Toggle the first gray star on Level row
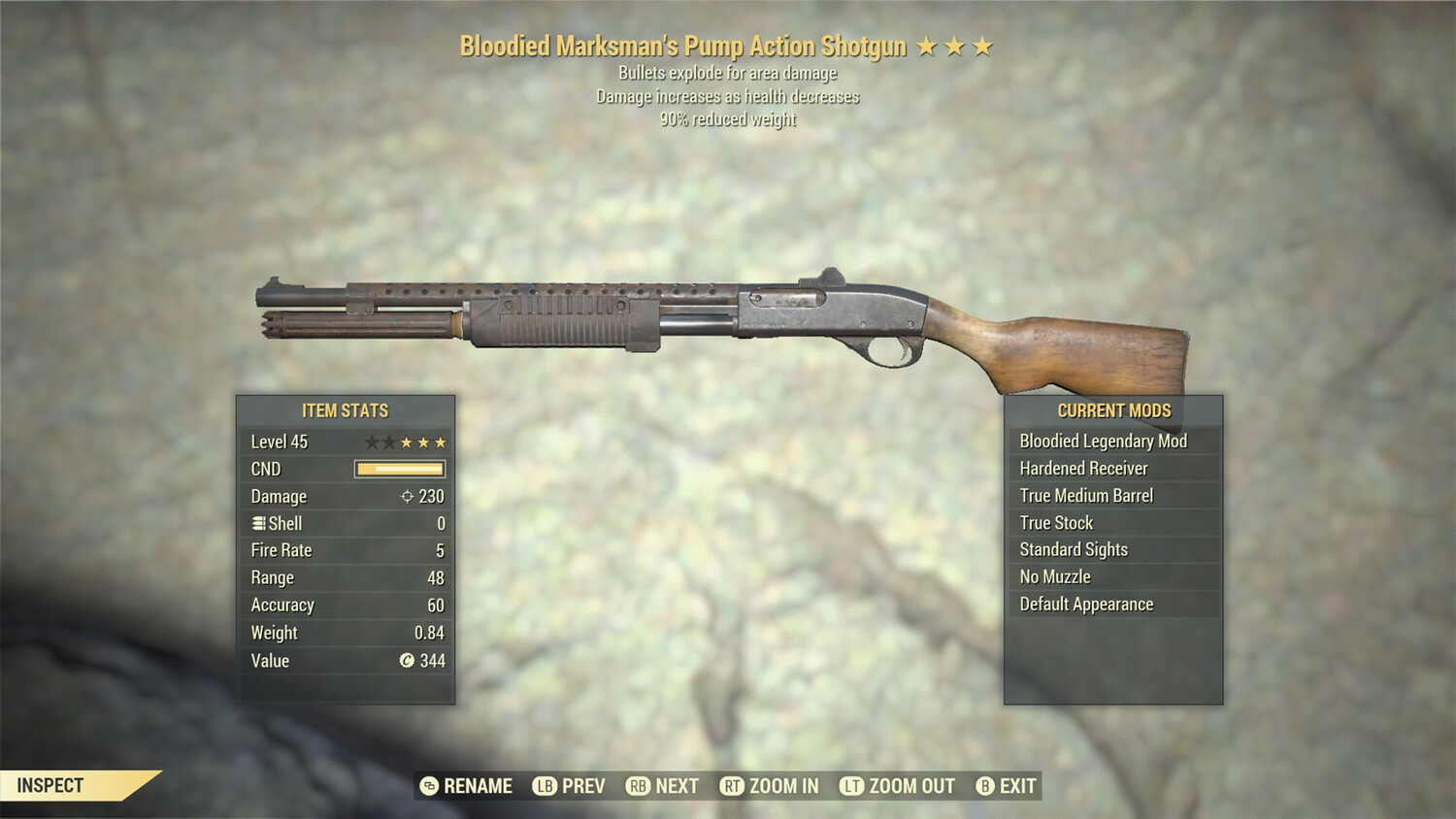Viewport: 1456px width, 819px height. pyautogui.click(x=371, y=442)
